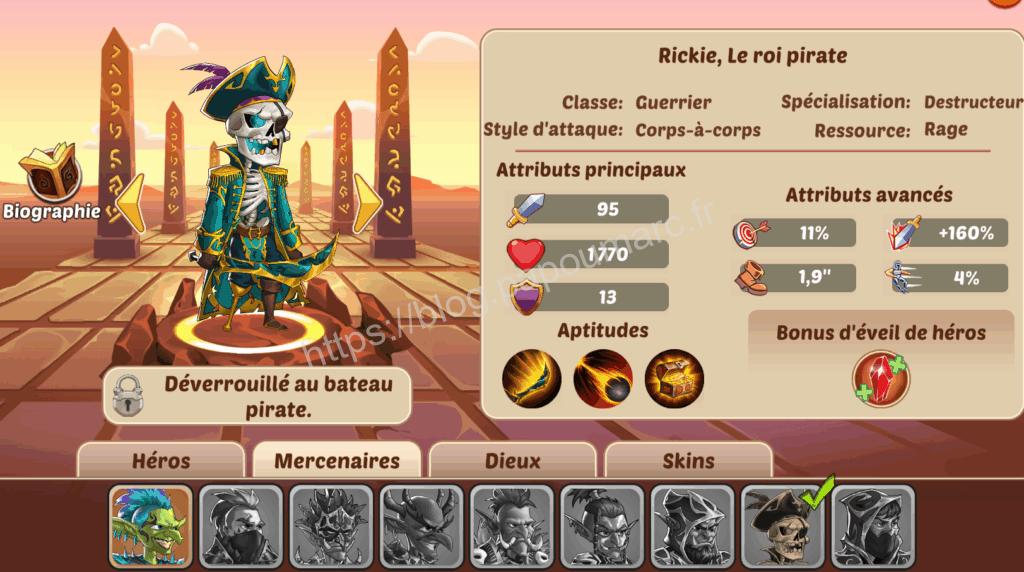Open the red crystal hero awakening bonus
1024x572 pixels.
(x=880, y=379)
